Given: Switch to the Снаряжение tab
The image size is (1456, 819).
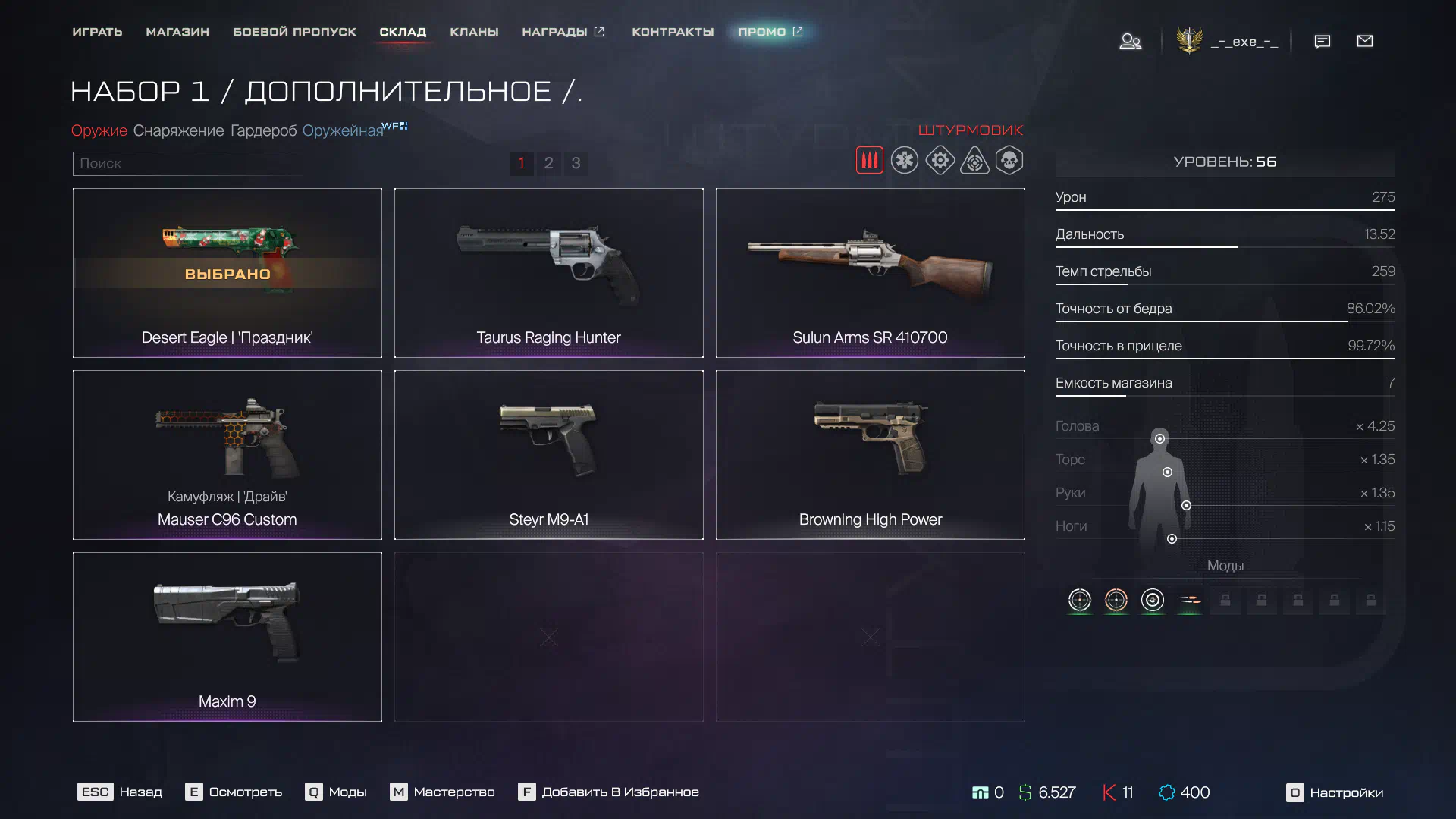Looking at the screenshot, I should click(178, 130).
